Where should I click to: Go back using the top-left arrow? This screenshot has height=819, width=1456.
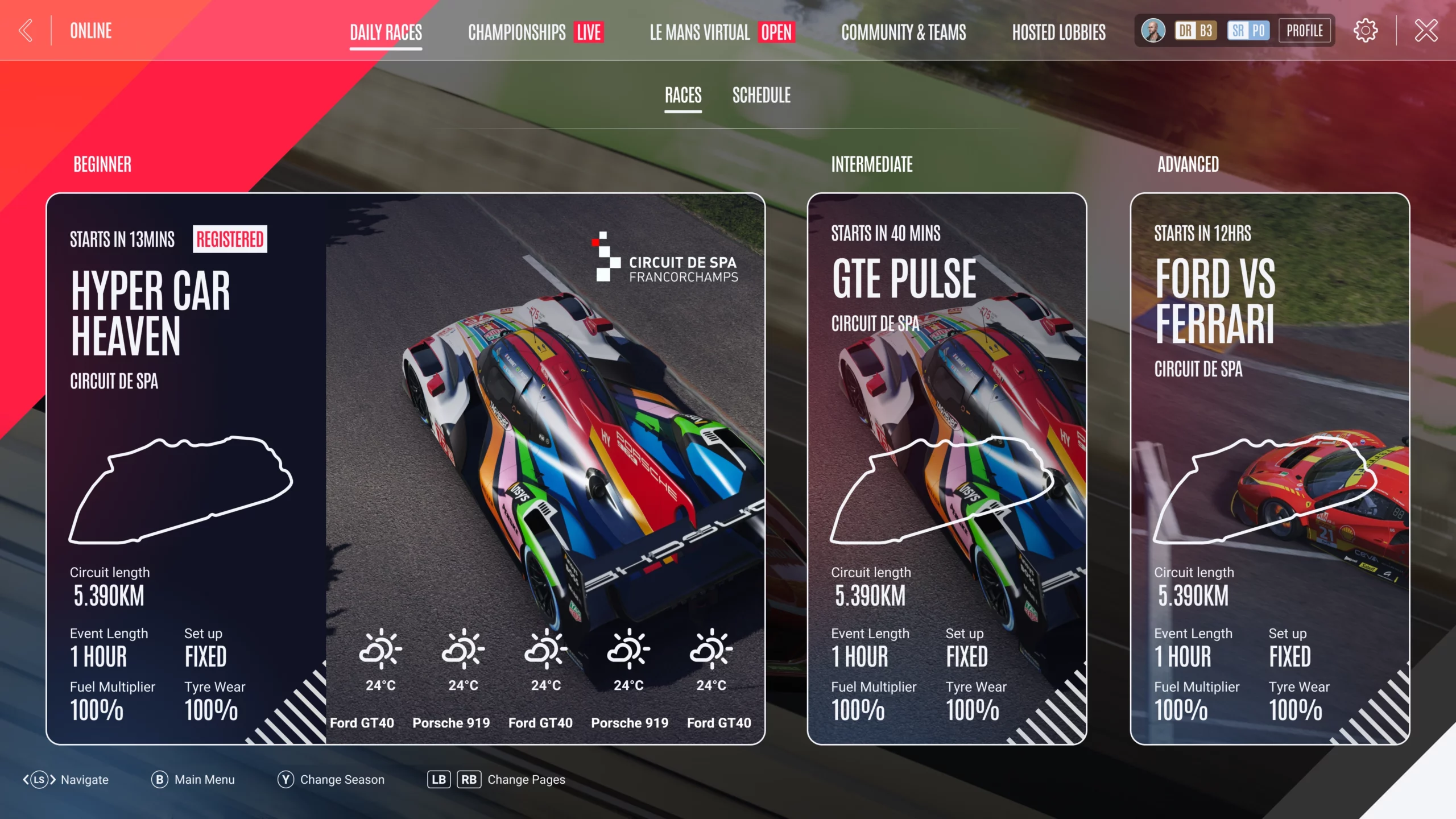[x=26, y=31]
